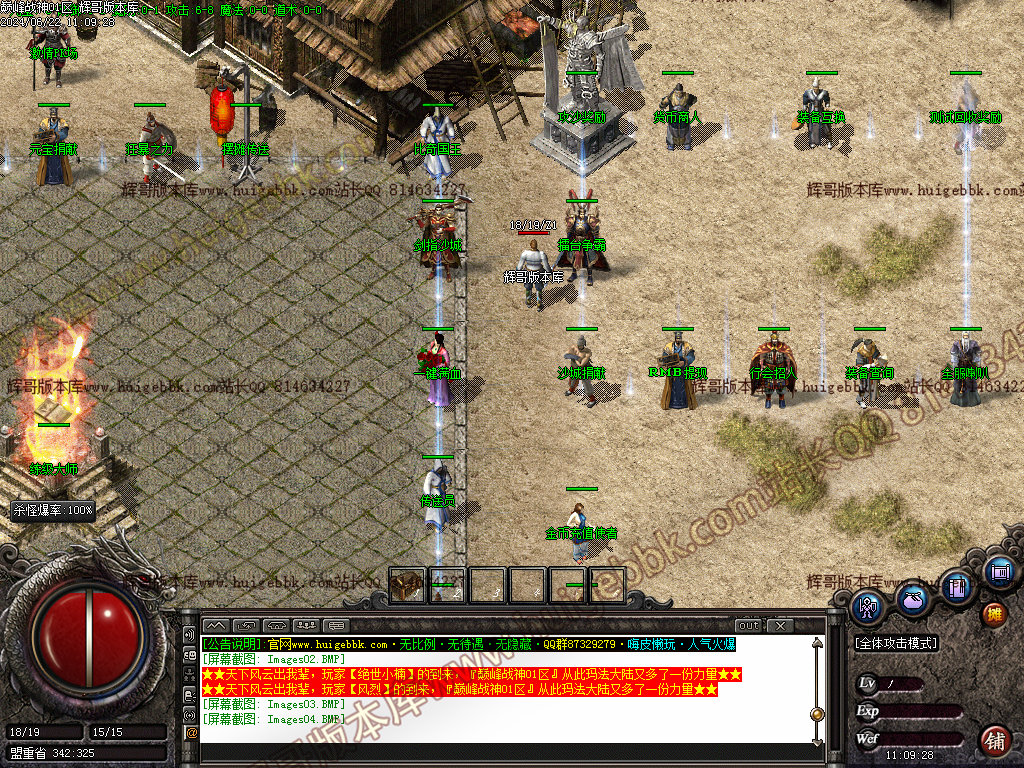Open the bag inventory icon
This screenshot has width=1024, height=768.
coord(911,599)
